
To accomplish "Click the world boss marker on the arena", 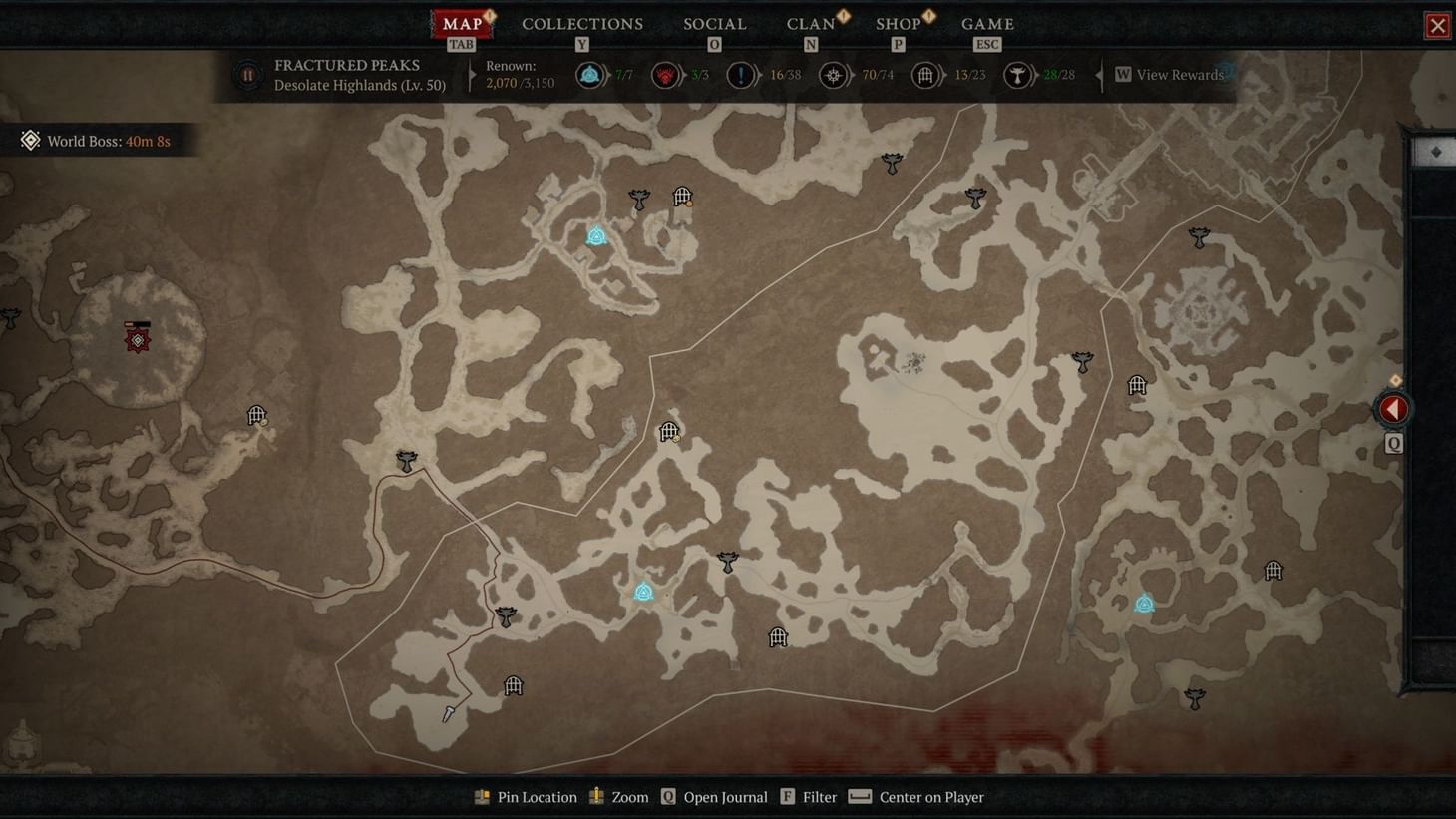I will coord(136,338).
